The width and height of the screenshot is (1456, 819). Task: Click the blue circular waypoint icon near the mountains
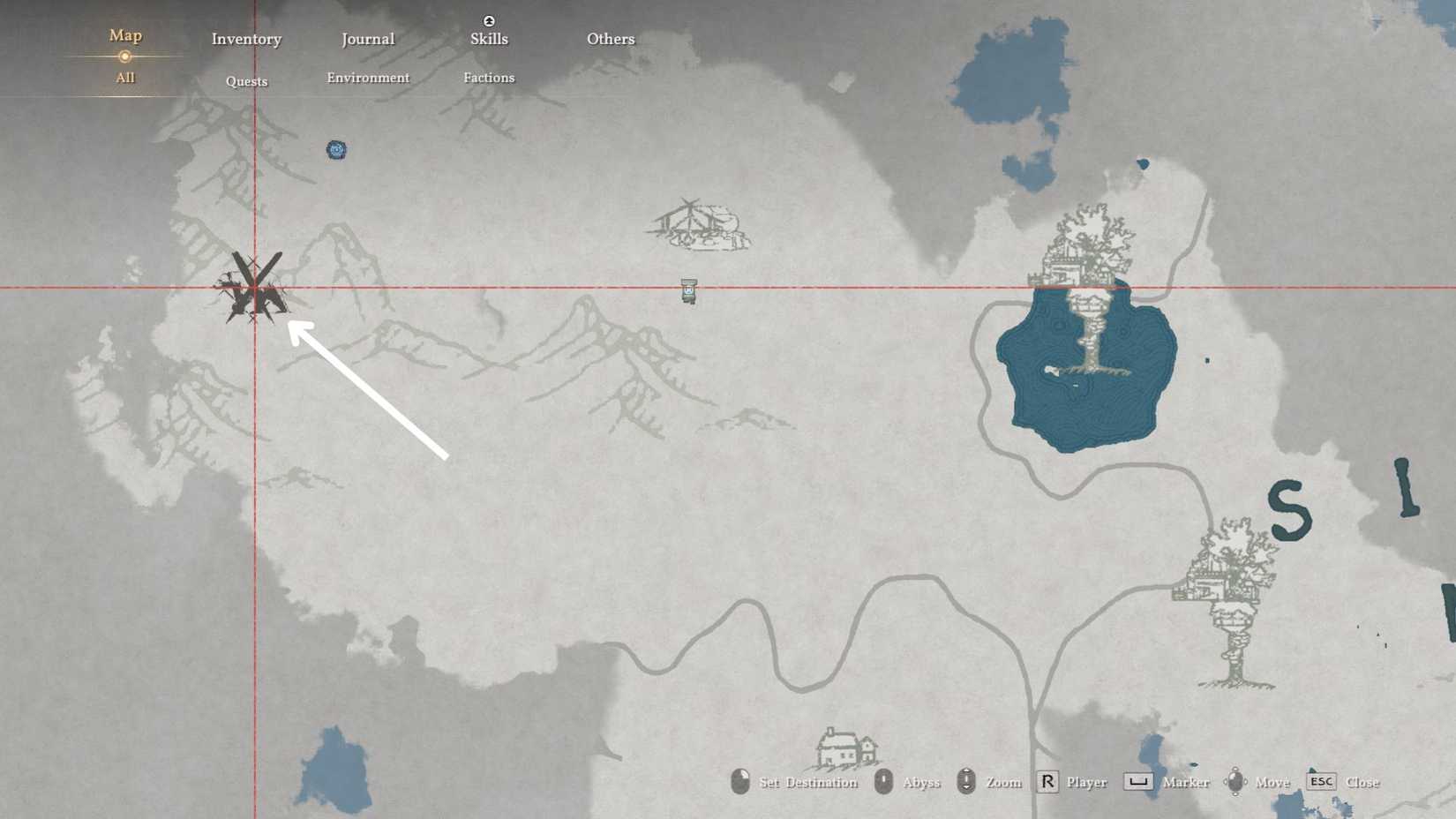pos(336,150)
